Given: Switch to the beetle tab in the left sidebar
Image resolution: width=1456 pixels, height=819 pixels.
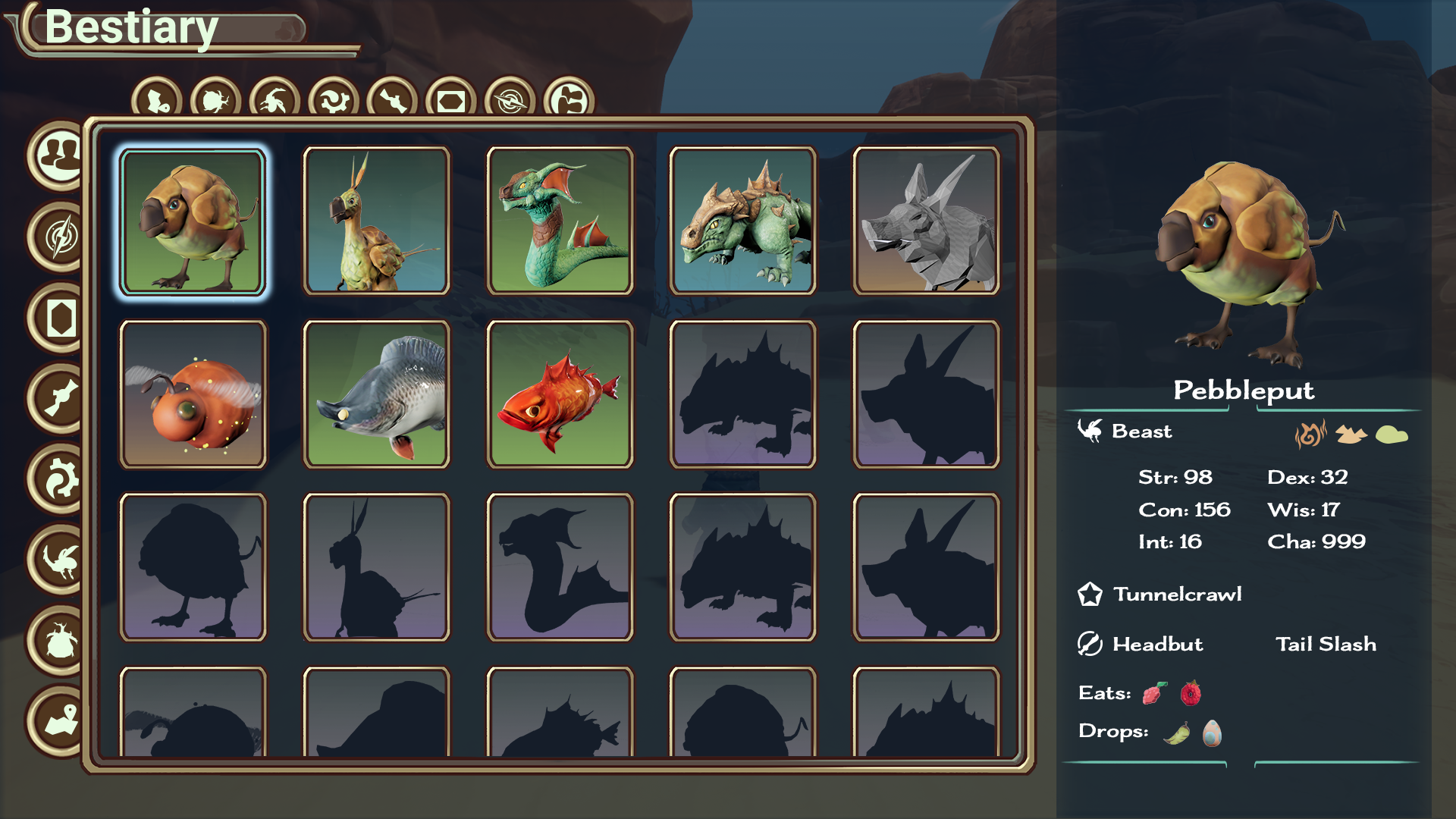Looking at the screenshot, I should point(61,641).
